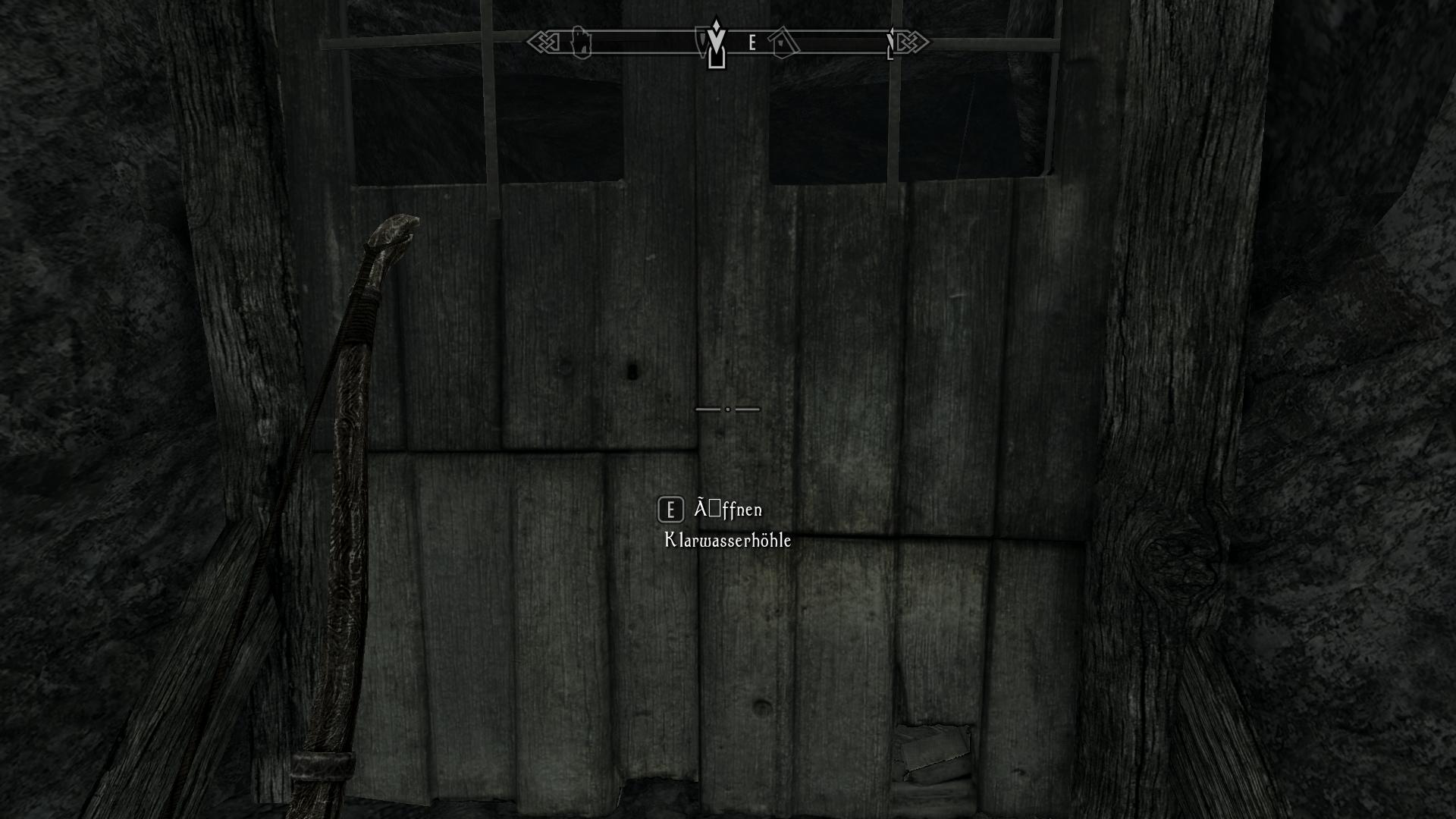Image resolution: width=1456 pixels, height=819 pixels.
Task: Click the E direction letter on the compass
Action: [752, 42]
